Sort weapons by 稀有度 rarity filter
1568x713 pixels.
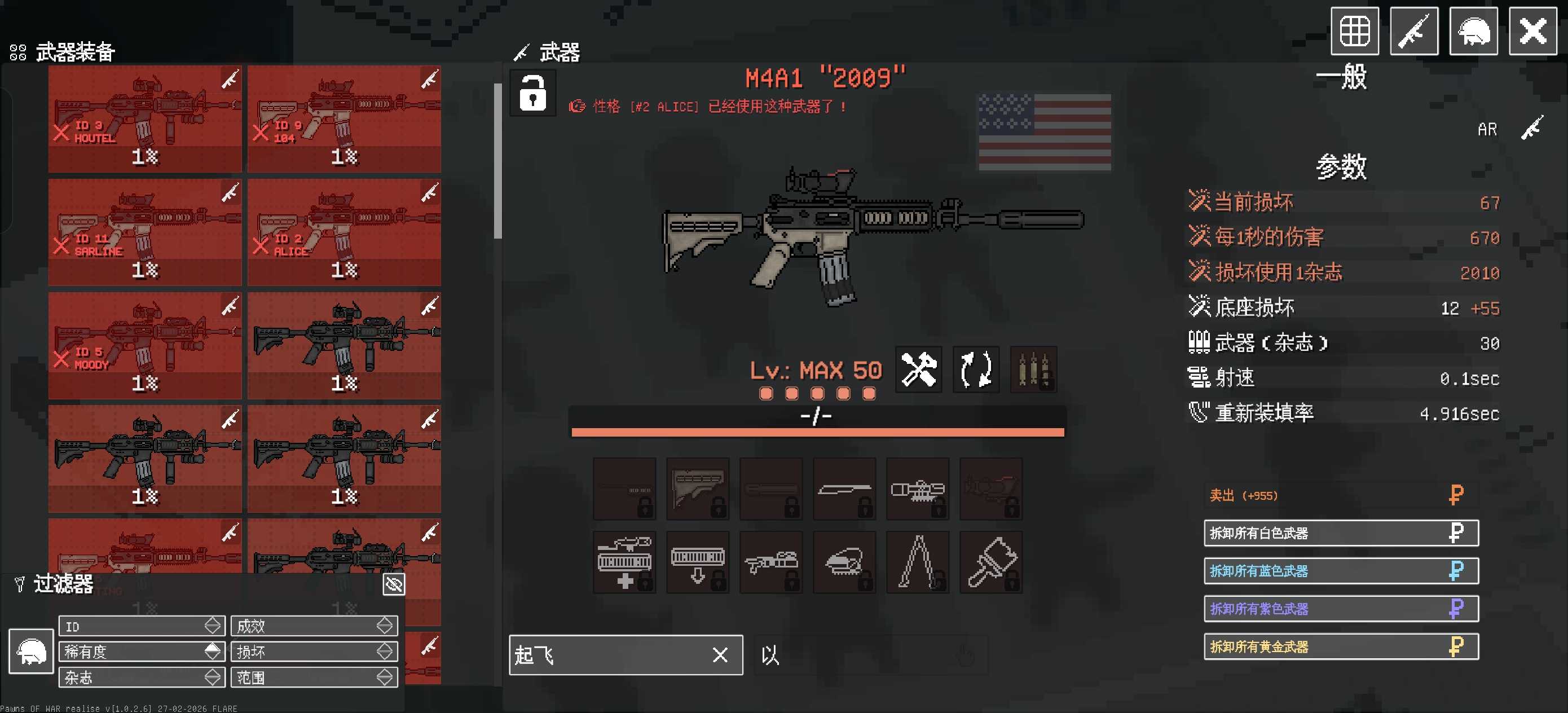coord(142,652)
